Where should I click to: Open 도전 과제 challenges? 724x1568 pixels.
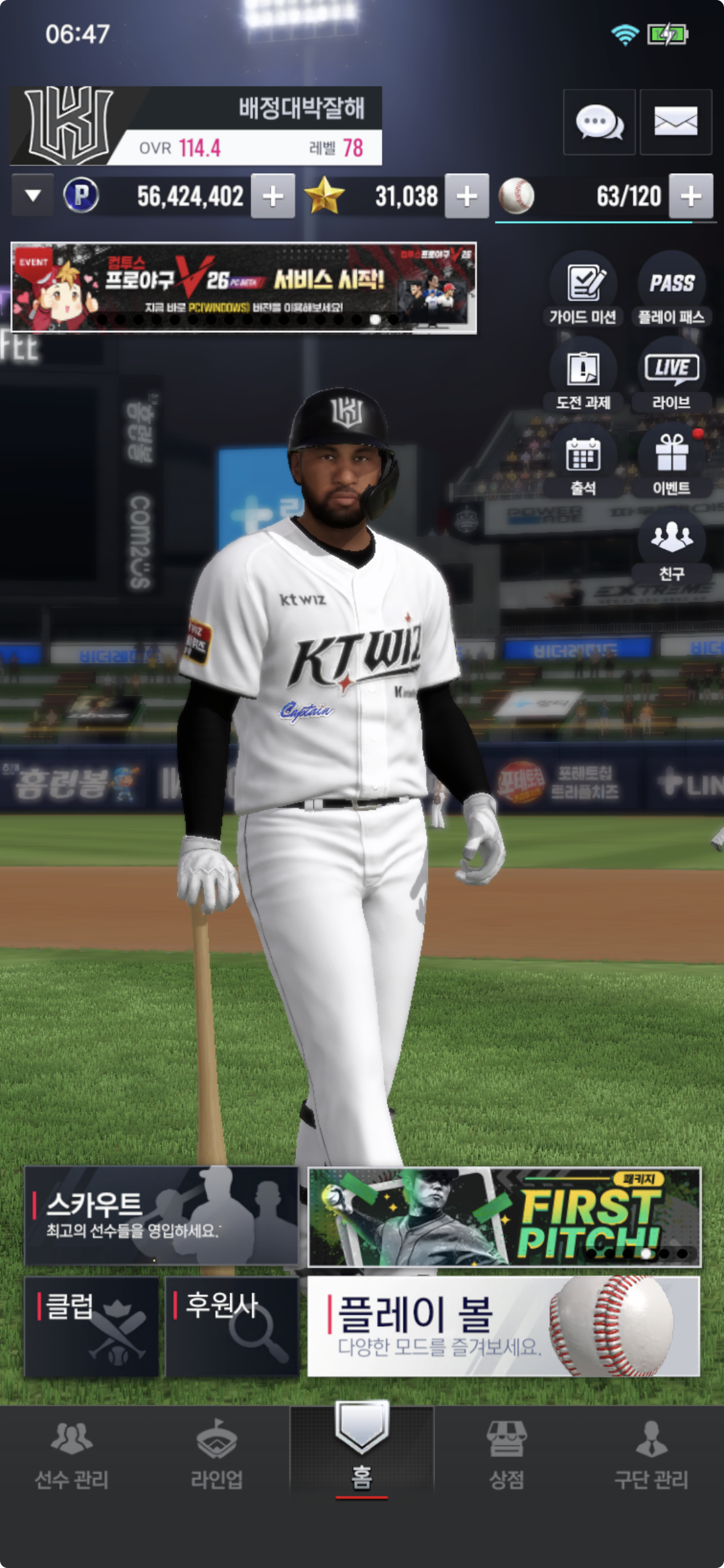583,375
